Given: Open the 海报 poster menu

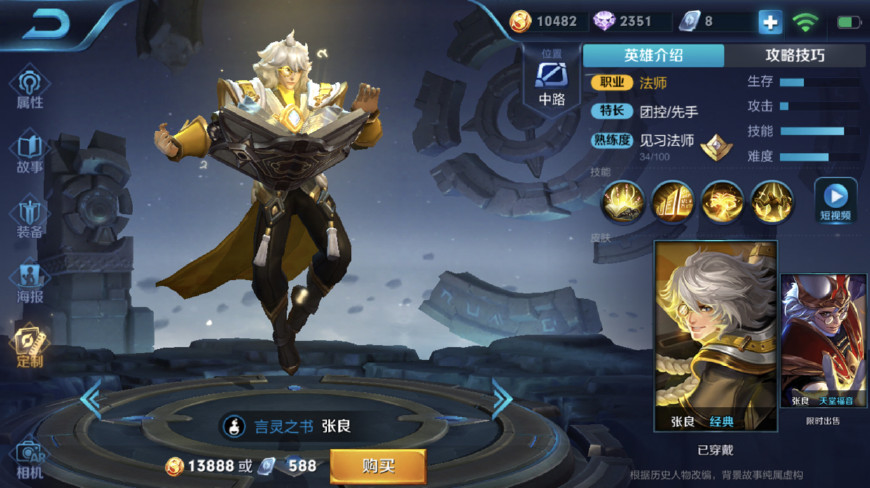Looking at the screenshot, I should 30,282.
